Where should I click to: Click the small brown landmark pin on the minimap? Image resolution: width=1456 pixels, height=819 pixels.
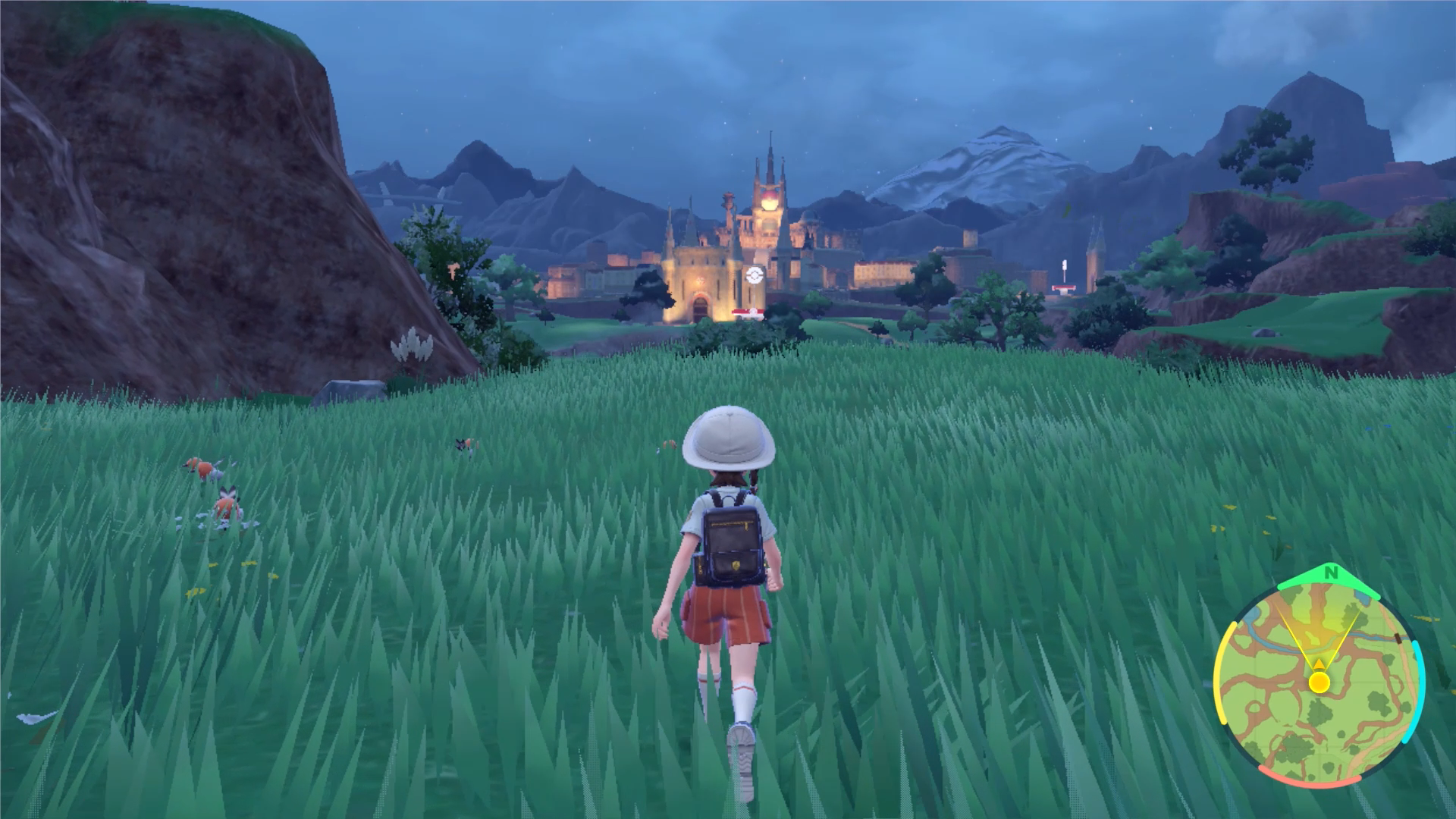click(1398, 638)
